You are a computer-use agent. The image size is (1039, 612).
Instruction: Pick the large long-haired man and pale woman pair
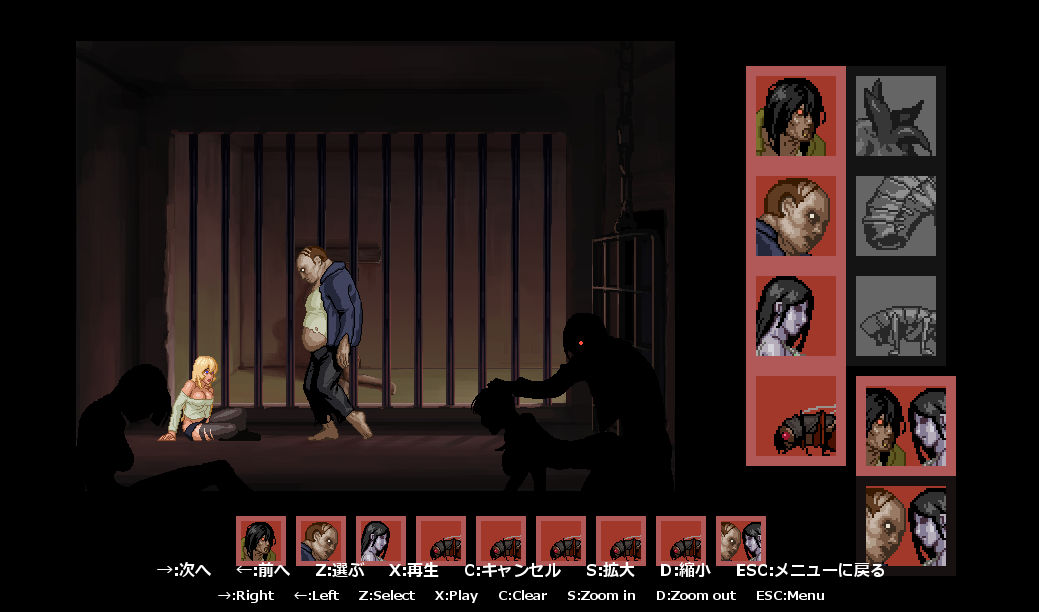point(906,426)
